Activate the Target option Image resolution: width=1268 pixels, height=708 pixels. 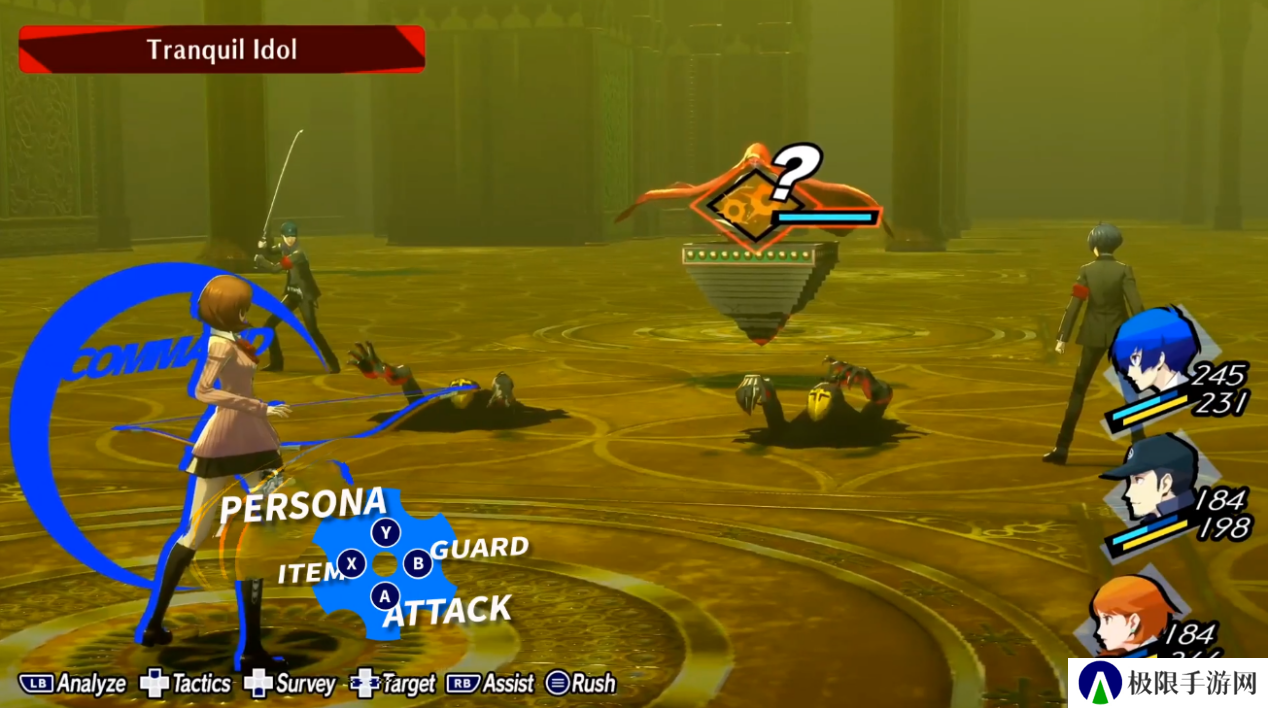point(393,684)
